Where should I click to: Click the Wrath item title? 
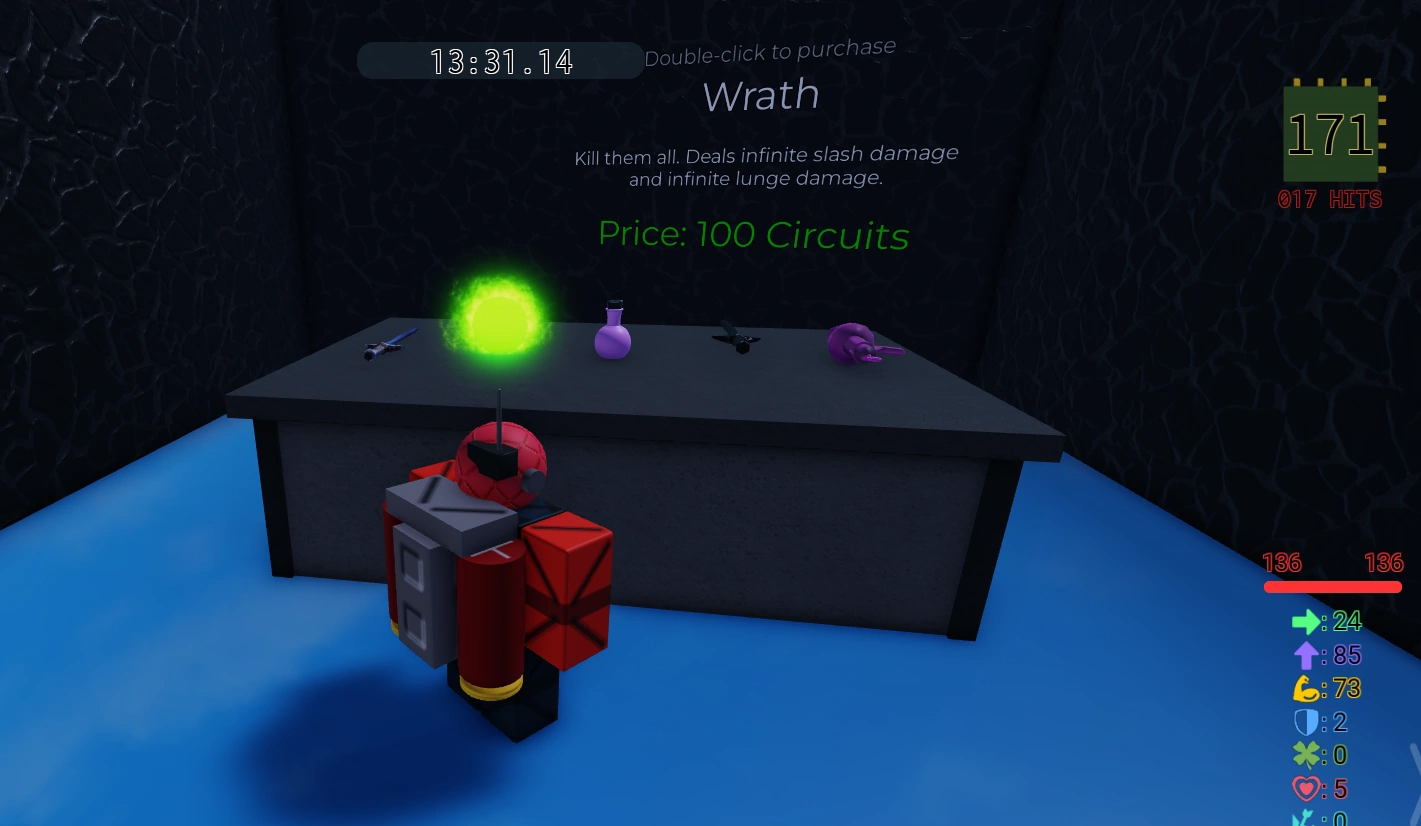click(761, 95)
